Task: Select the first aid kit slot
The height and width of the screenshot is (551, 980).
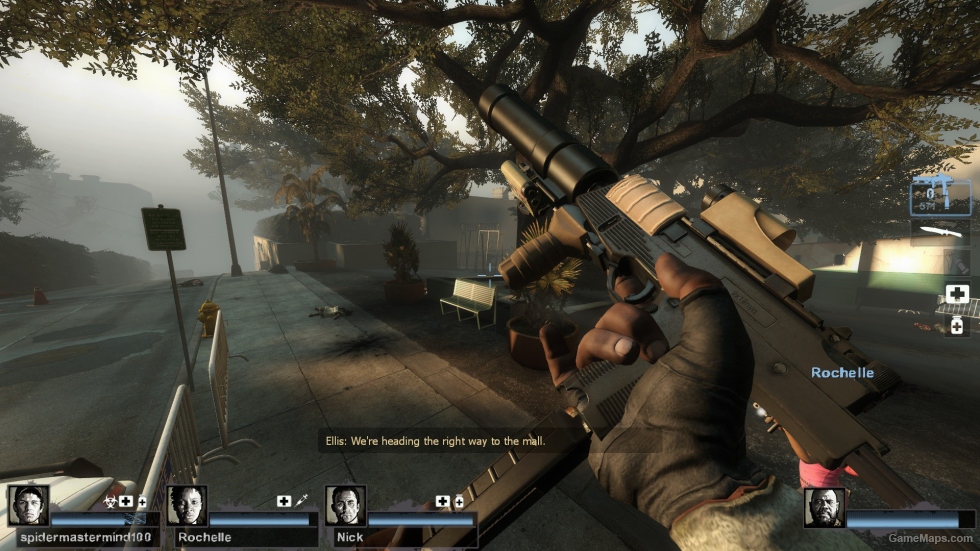Action: 956,293
